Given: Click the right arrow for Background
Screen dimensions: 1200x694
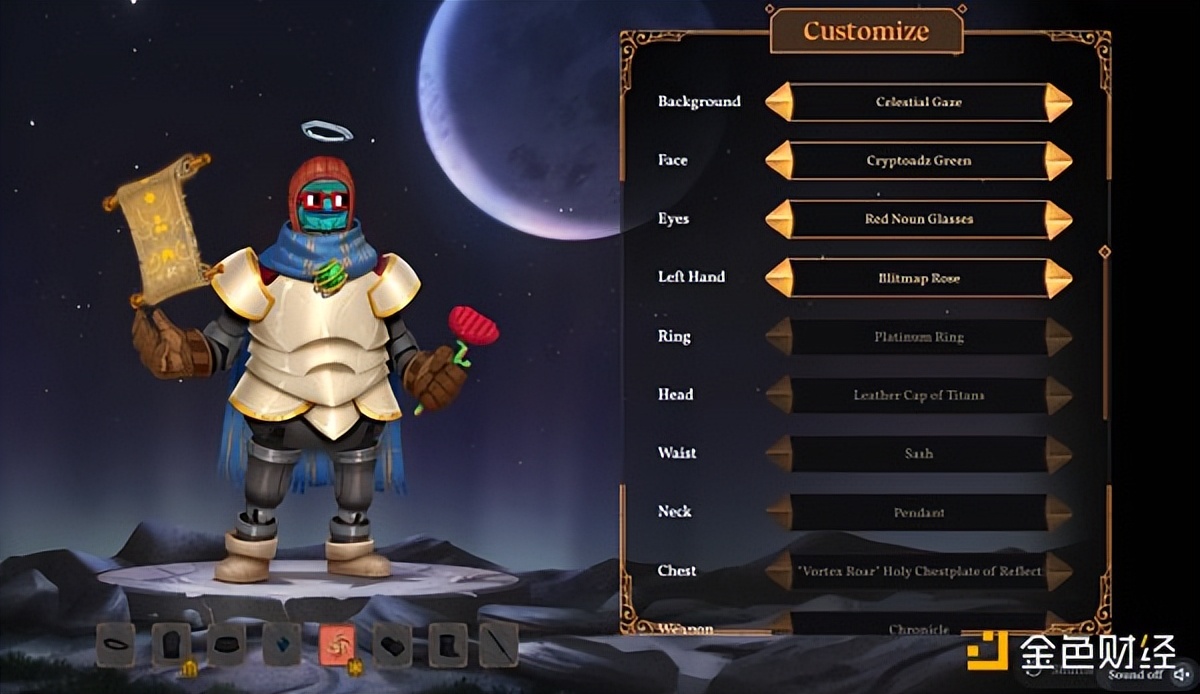Looking at the screenshot, I should (x=1058, y=102).
